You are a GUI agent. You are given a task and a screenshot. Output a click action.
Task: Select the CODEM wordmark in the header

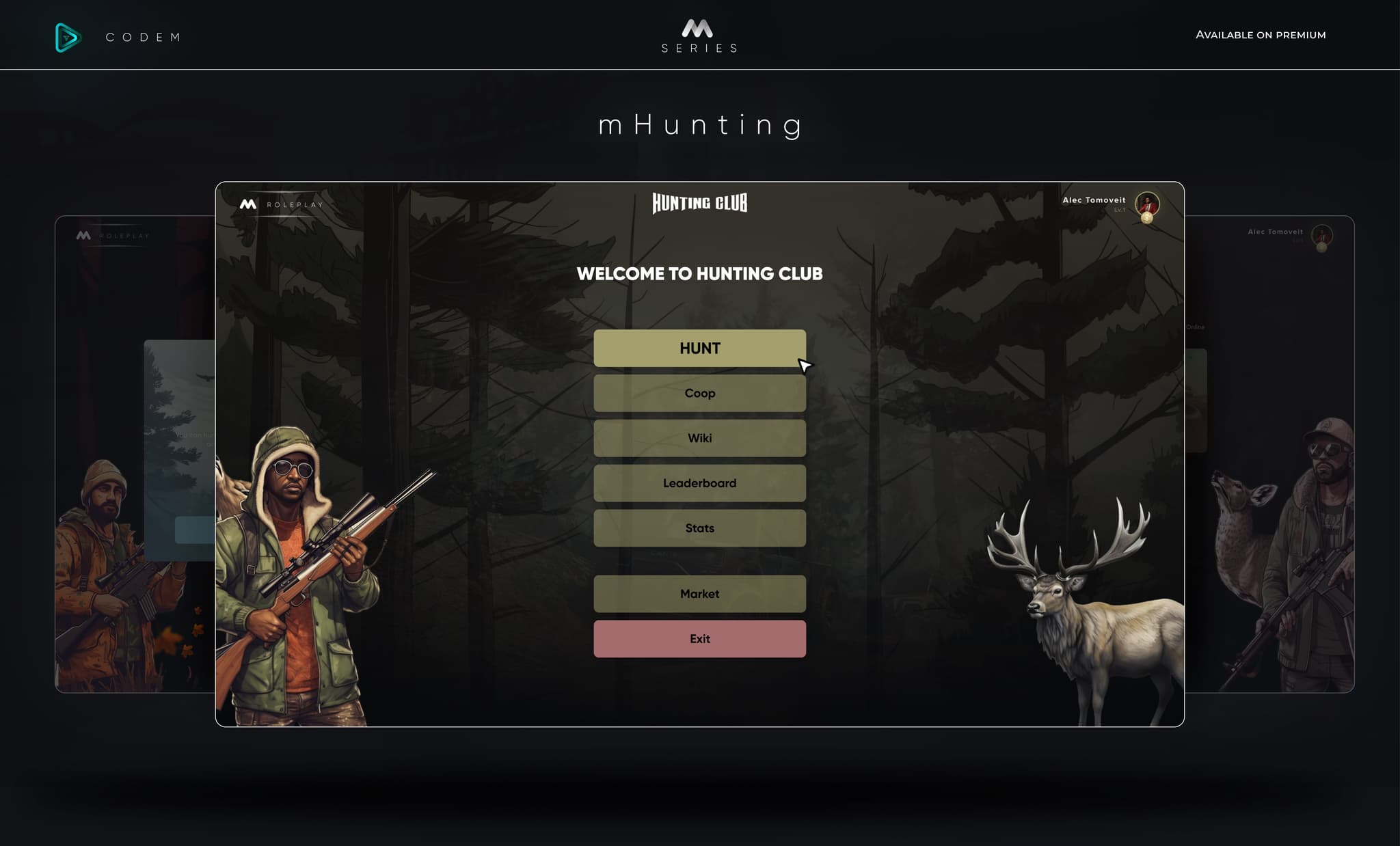click(143, 38)
